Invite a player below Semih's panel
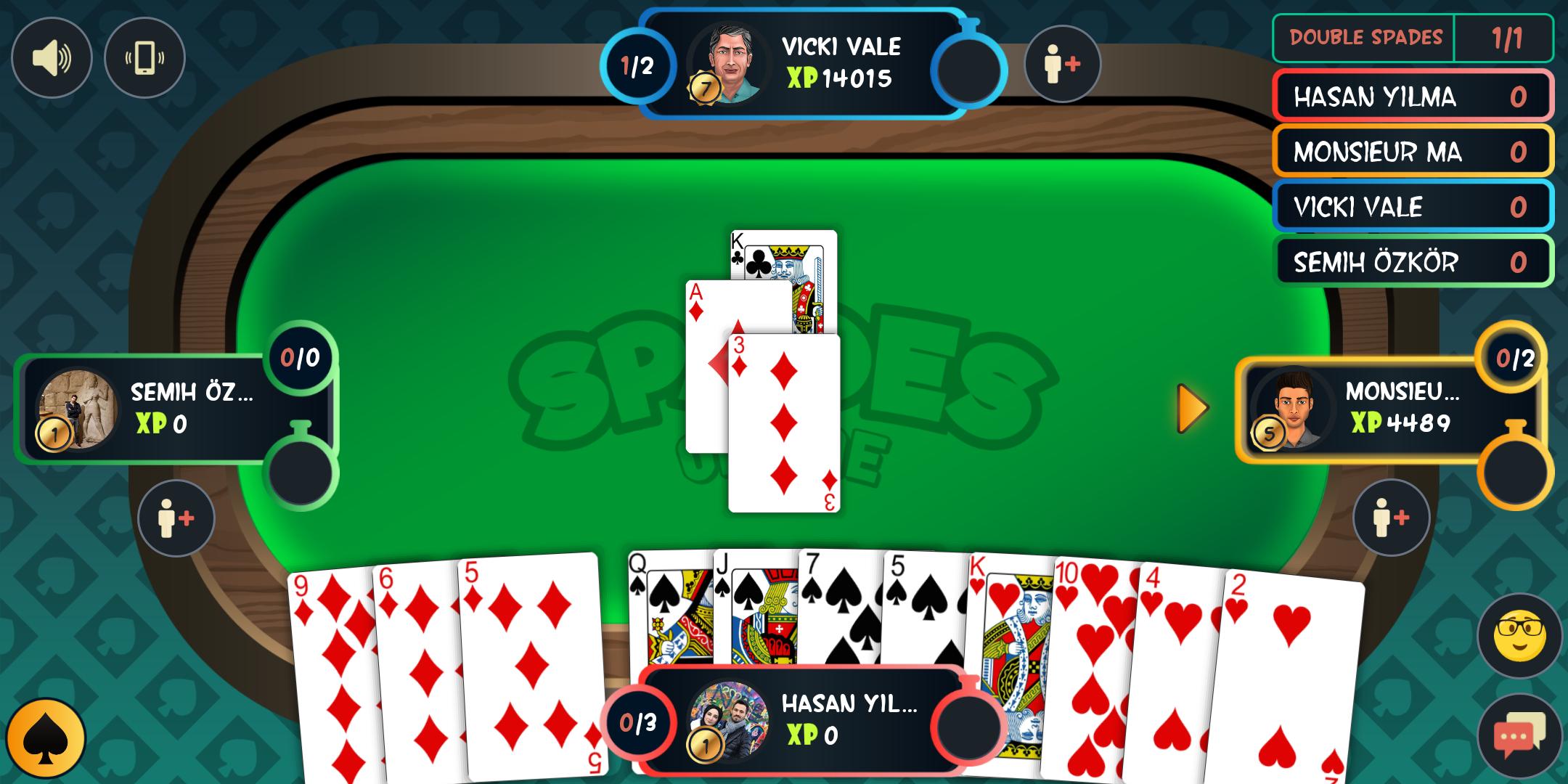This screenshot has height=784, width=1568. pos(176,518)
